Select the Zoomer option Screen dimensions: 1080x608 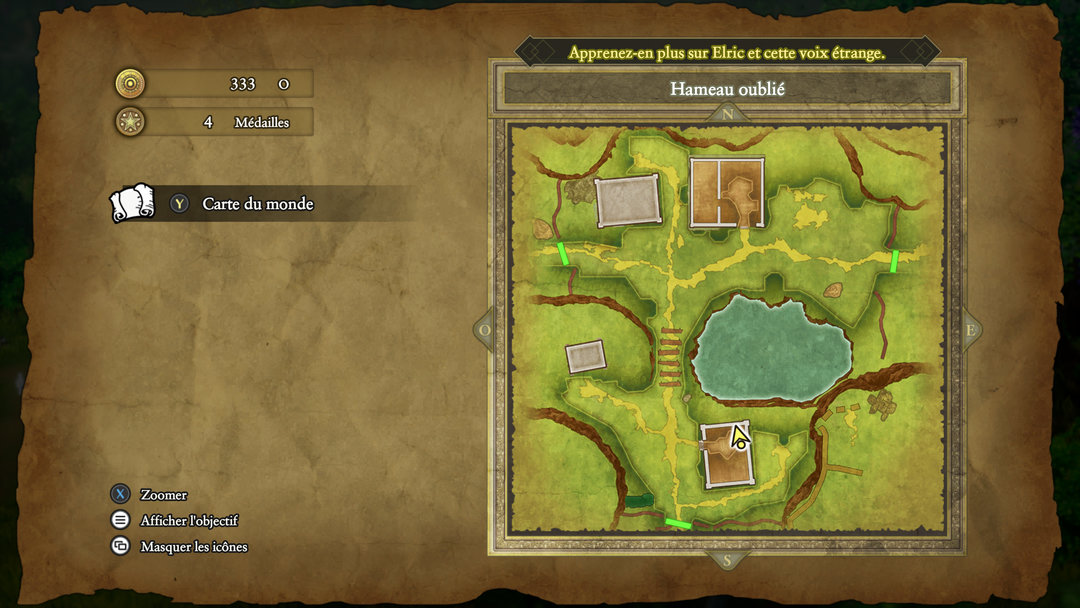(163, 494)
